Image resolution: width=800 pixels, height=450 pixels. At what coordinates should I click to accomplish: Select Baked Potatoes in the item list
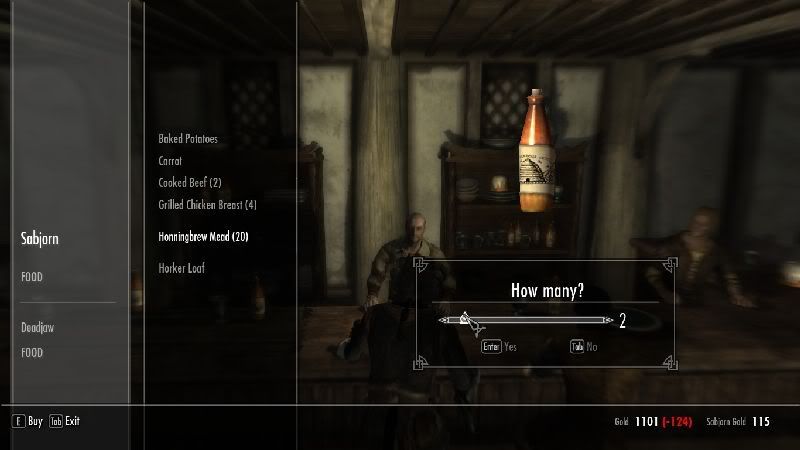click(x=188, y=139)
